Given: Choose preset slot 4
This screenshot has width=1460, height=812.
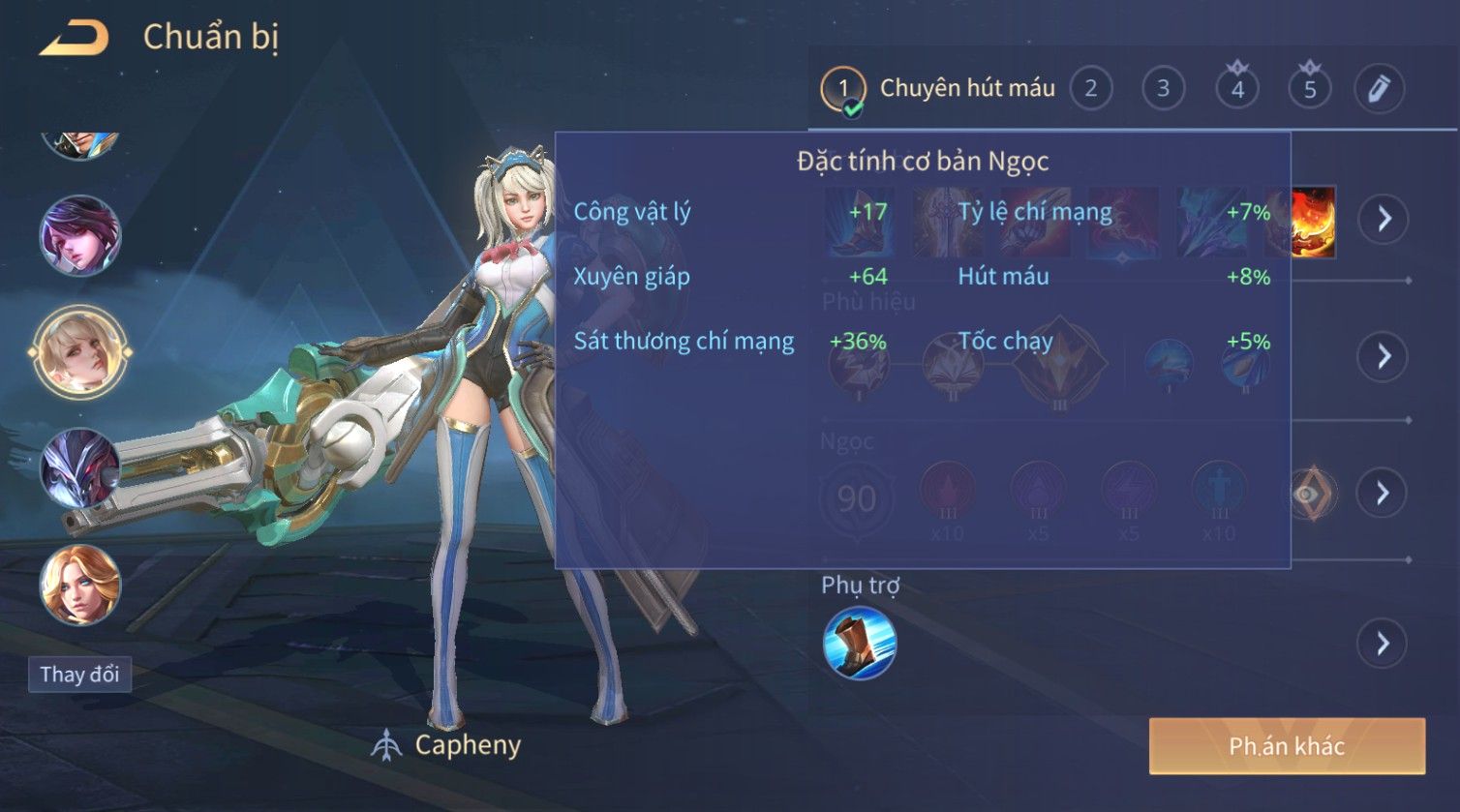Looking at the screenshot, I should 1237,89.
